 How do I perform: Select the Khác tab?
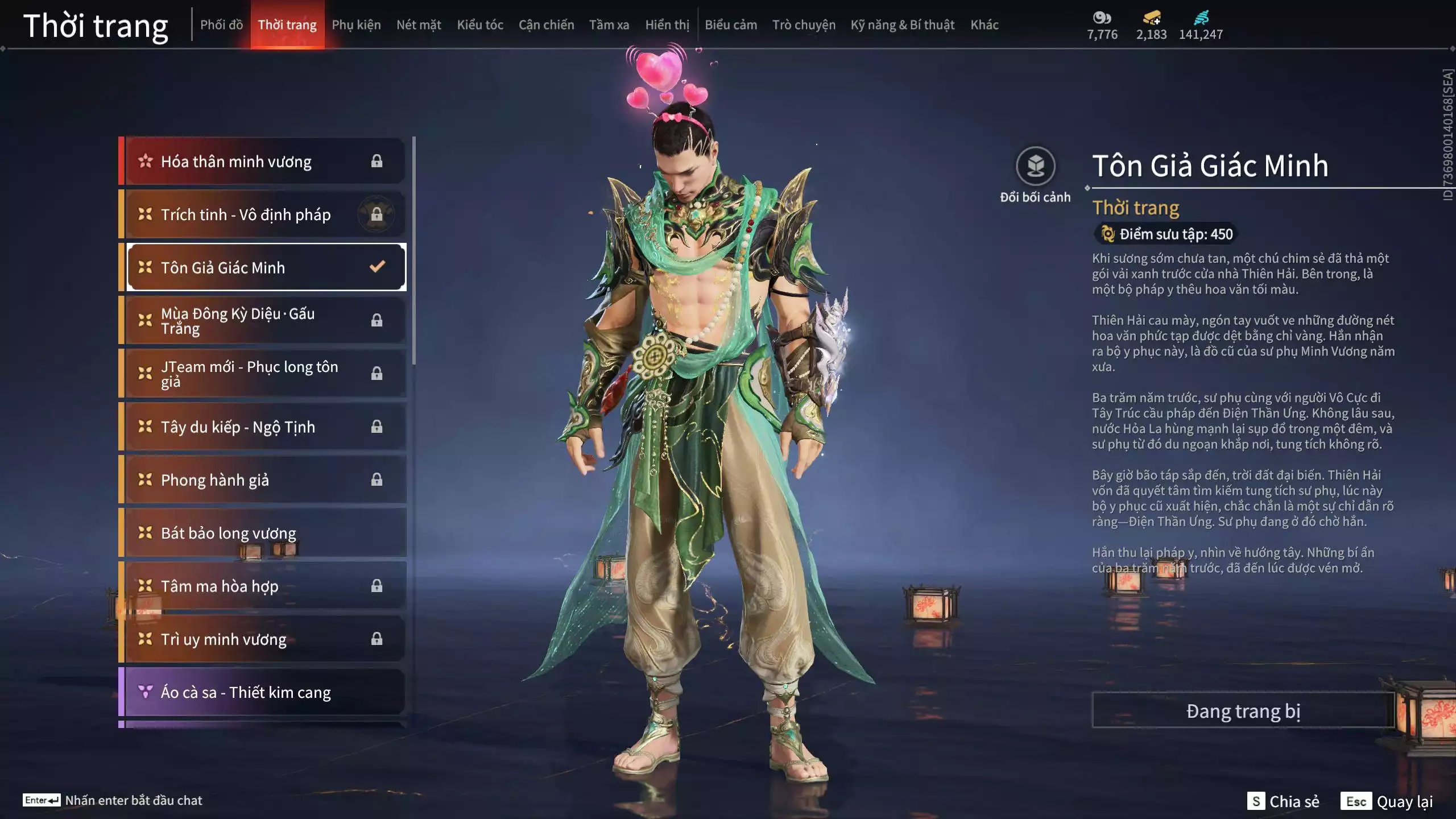[985, 25]
